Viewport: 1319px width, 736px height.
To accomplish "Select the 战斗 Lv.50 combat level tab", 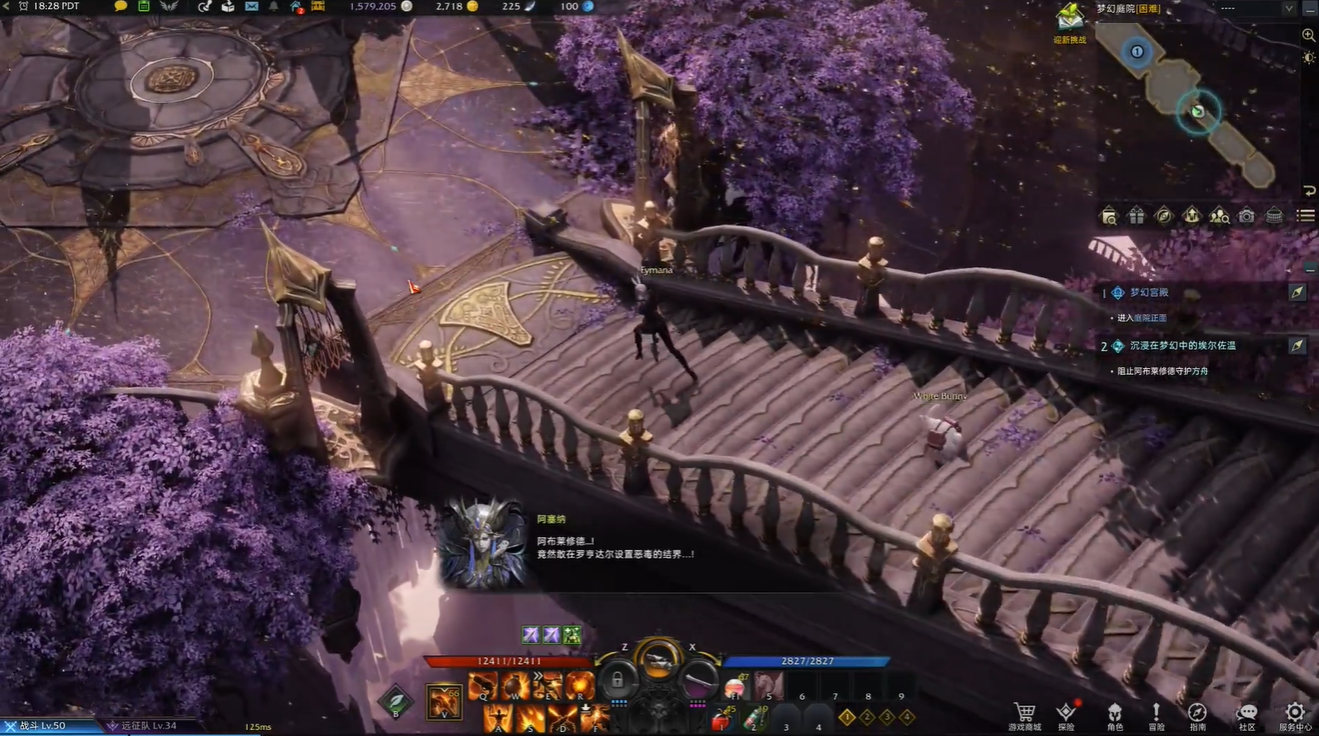I will [42, 726].
